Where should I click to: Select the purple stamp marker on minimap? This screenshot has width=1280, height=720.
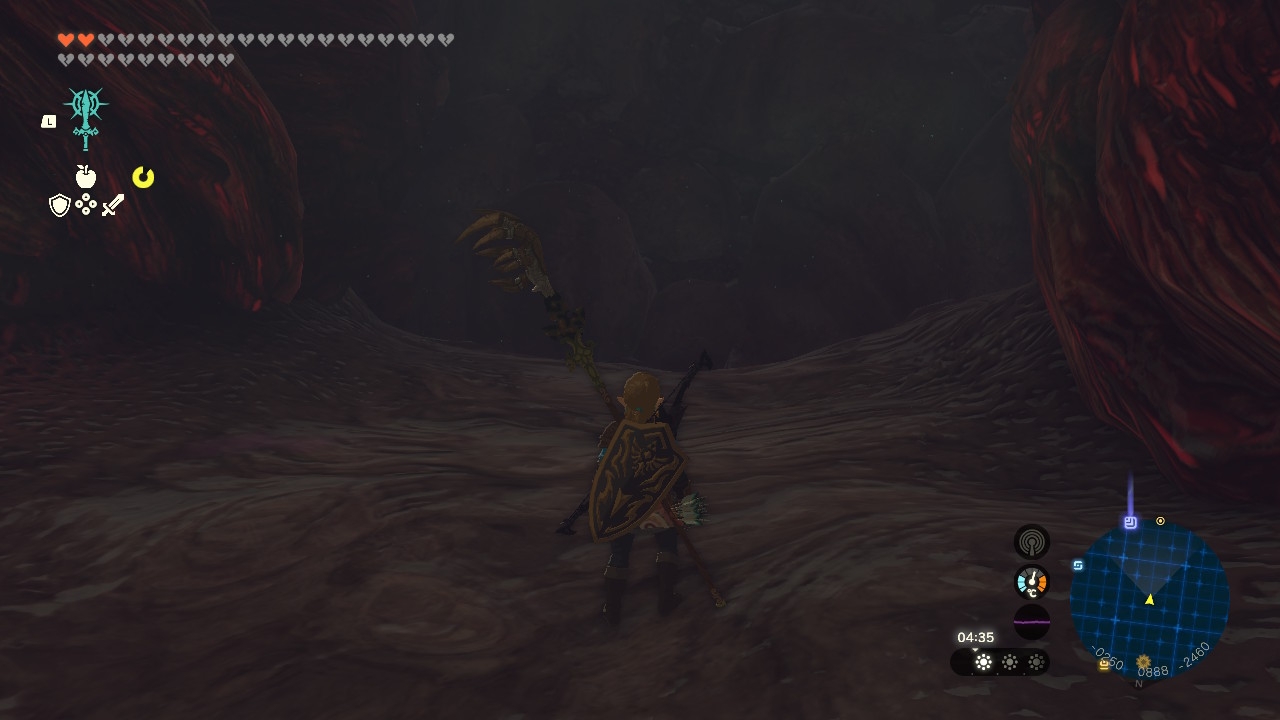click(x=1130, y=522)
